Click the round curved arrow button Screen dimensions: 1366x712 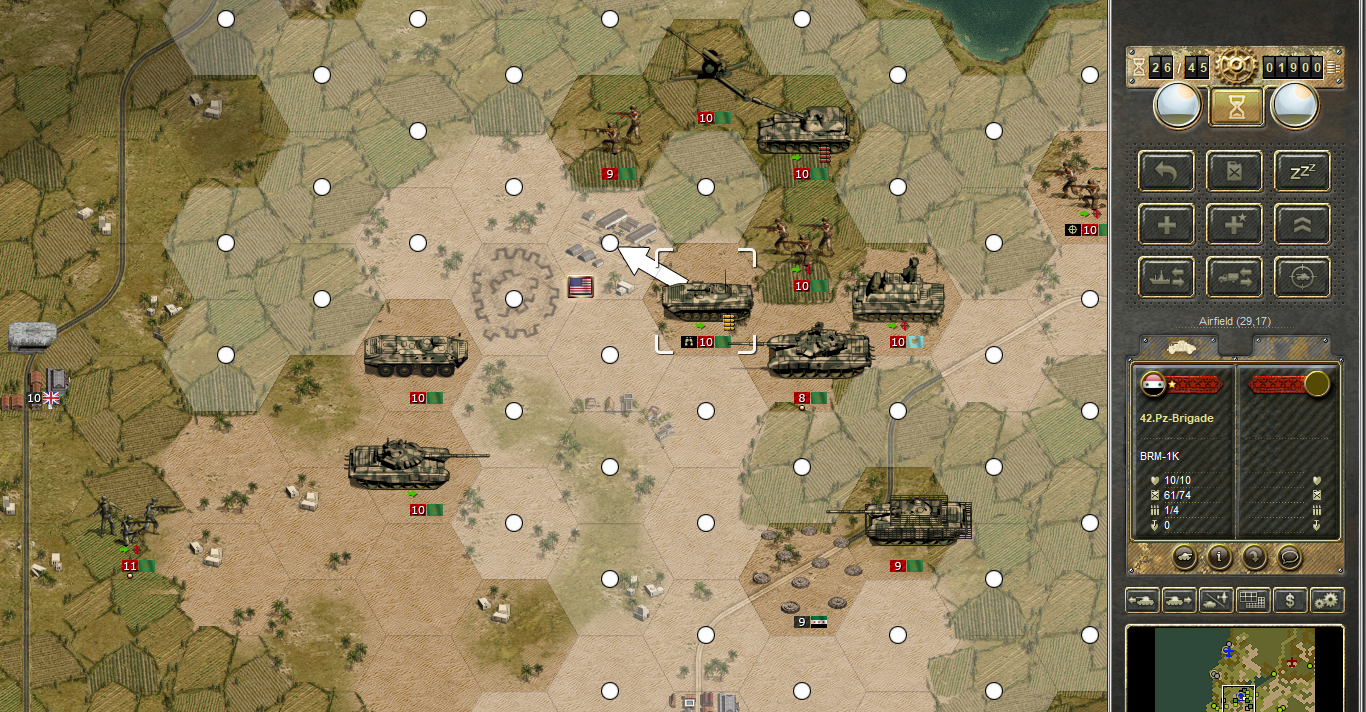click(x=1254, y=555)
